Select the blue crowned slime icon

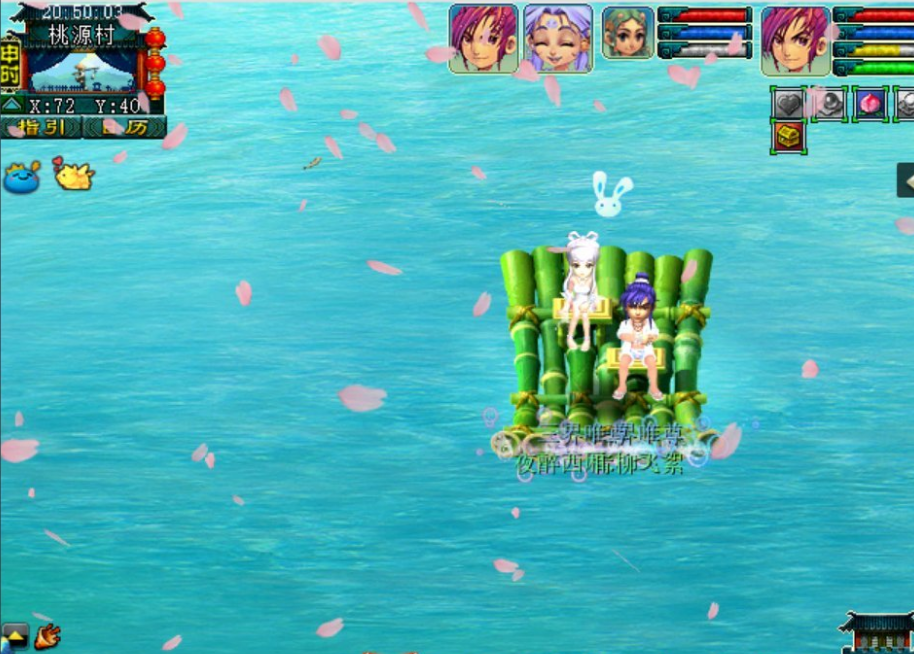click(22, 177)
